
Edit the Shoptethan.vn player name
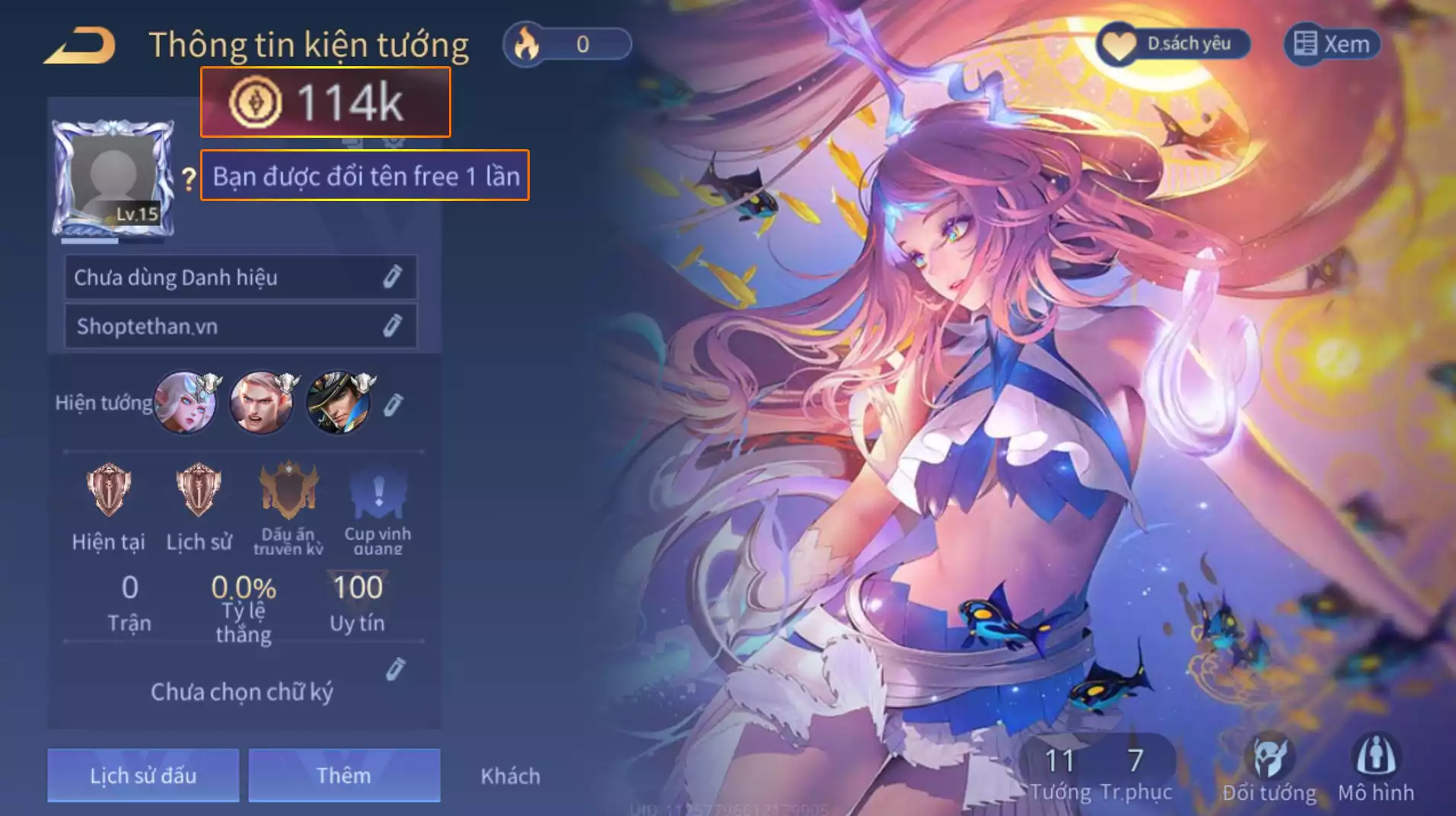(x=392, y=326)
